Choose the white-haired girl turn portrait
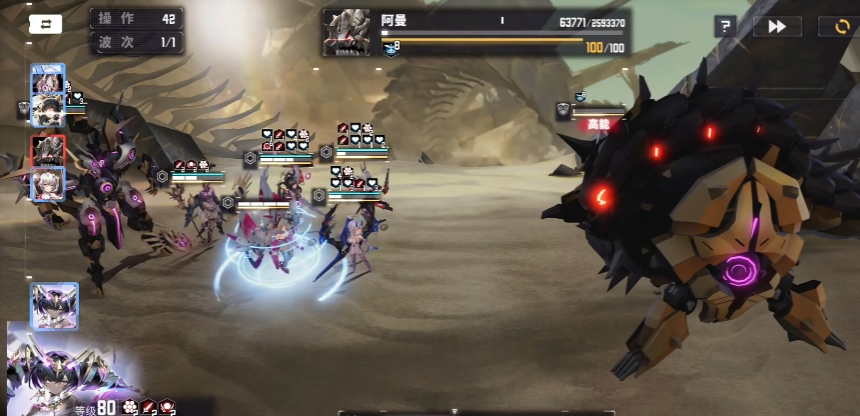The image size is (860, 416). coord(48,184)
